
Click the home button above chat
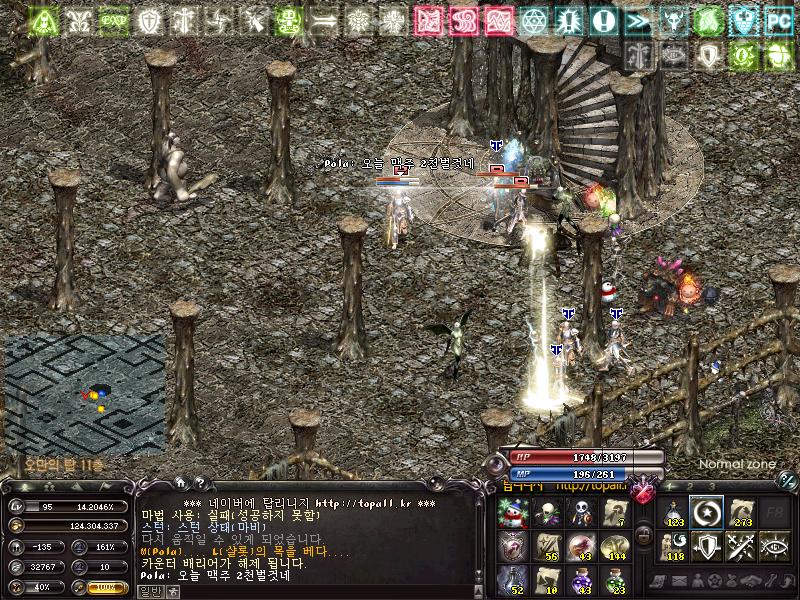179,483
